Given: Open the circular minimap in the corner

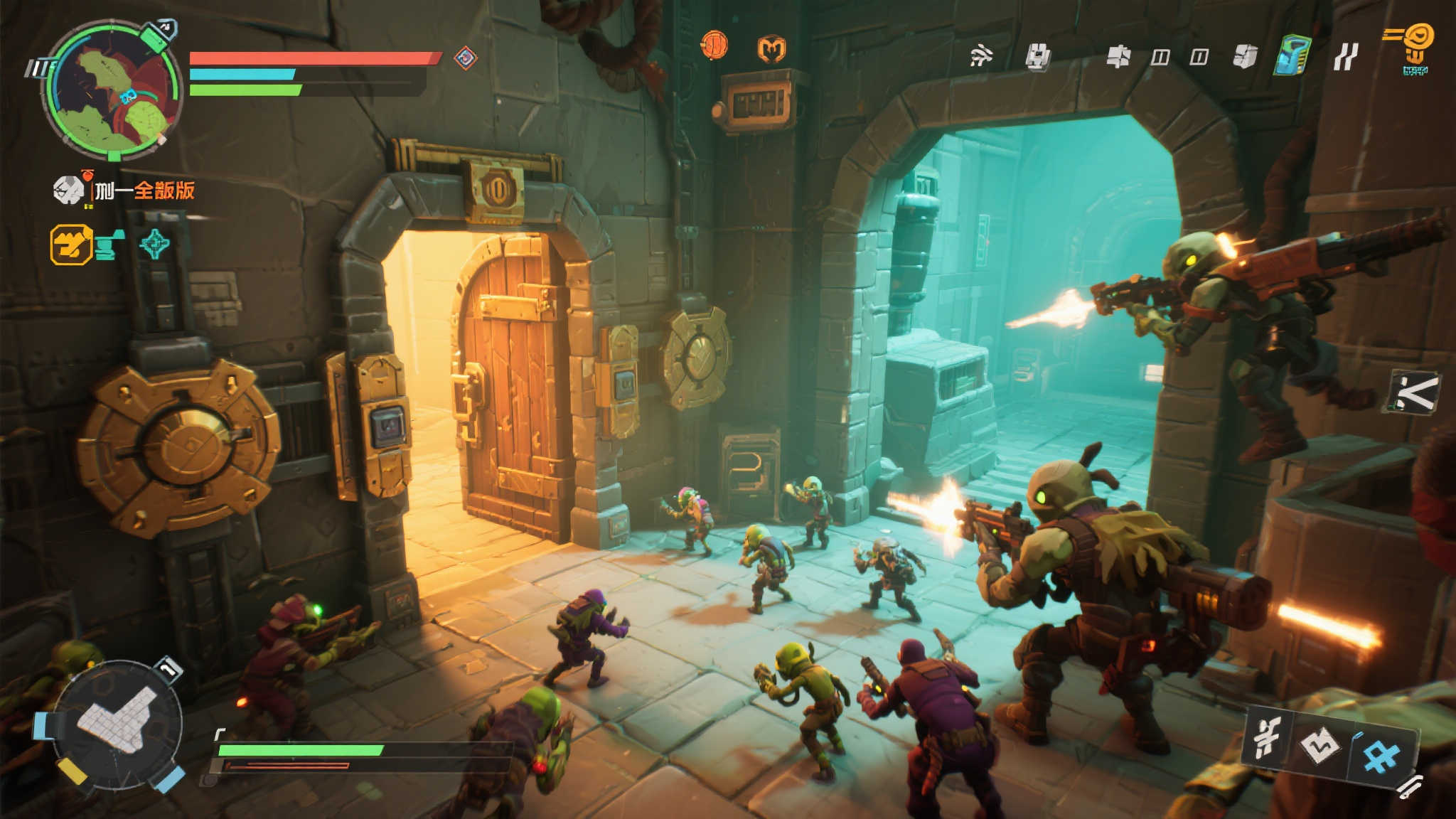Looking at the screenshot, I should click(112, 91).
